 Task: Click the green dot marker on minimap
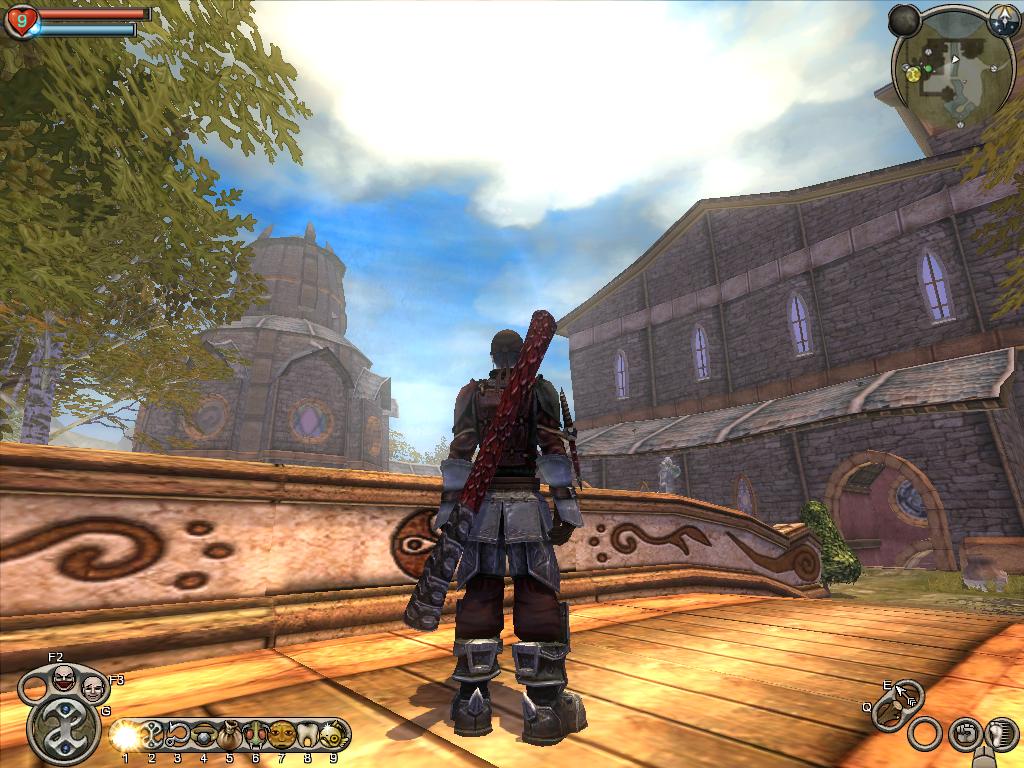pyautogui.click(x=927, y=69)
